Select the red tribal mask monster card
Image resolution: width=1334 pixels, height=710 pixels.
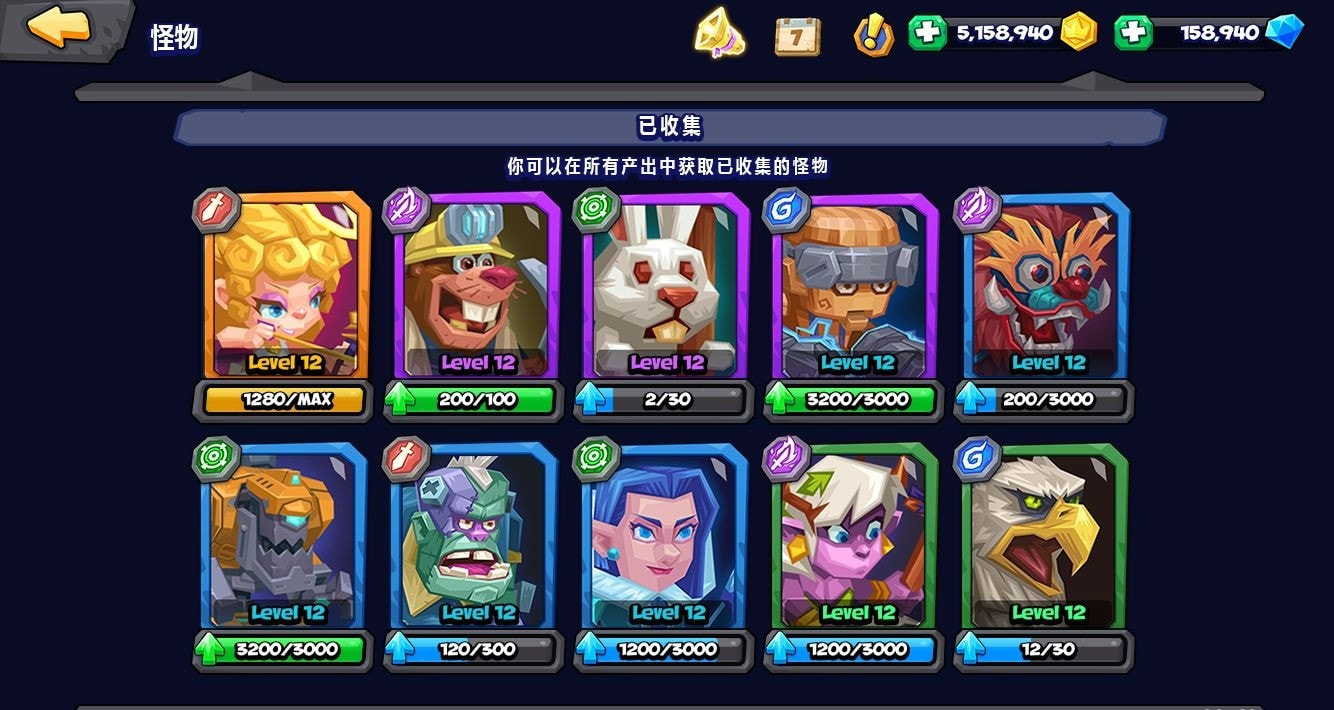click(x=1047, y=285)
